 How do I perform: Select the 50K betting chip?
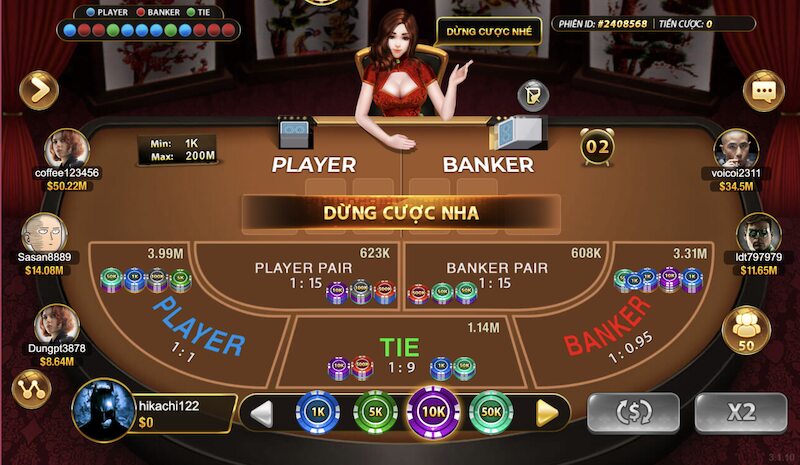492,411
